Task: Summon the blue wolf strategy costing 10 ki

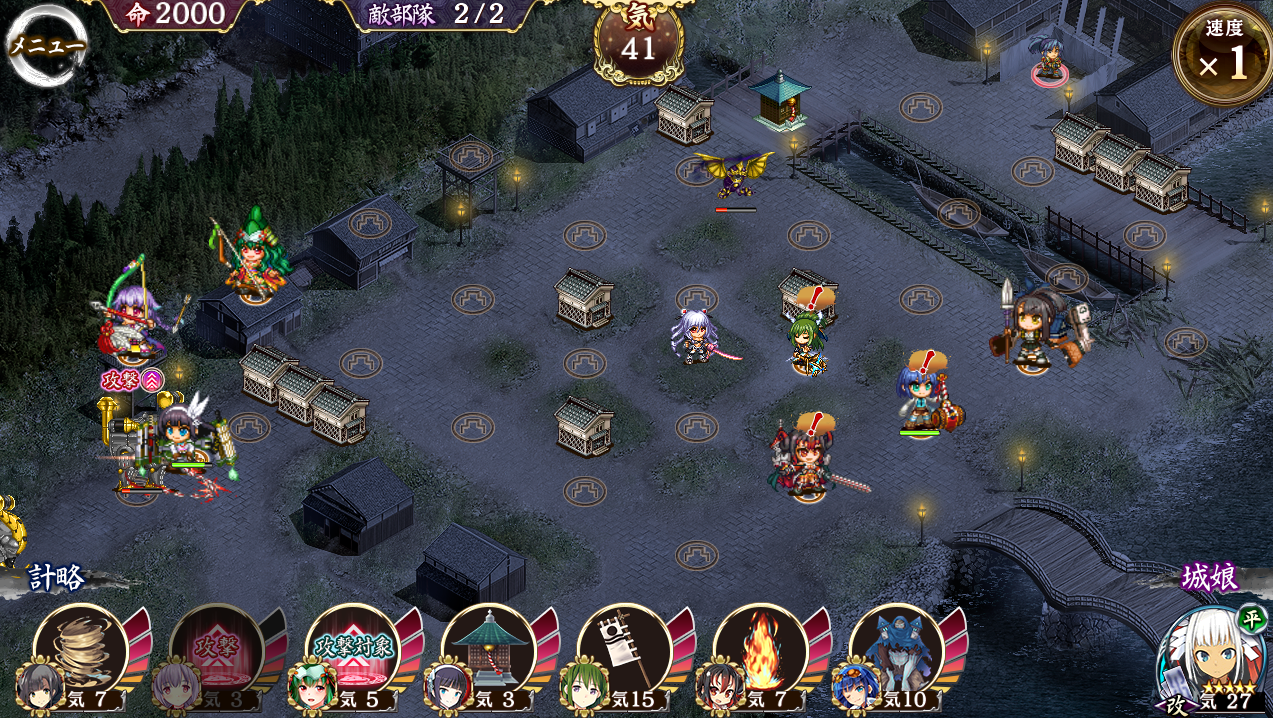Action: (x=896, y=650)
